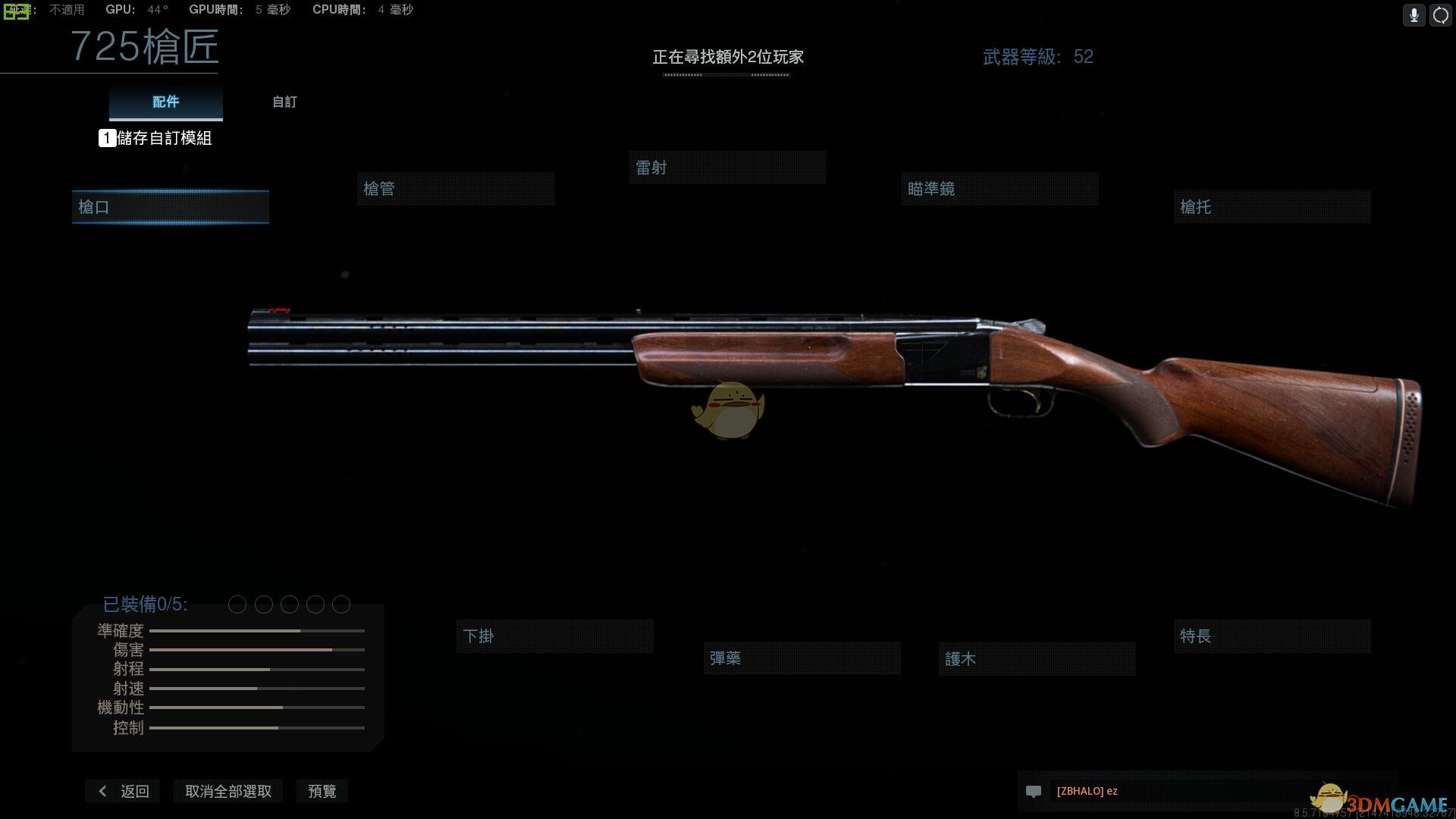The width and height of the screenshot is (1456, 819).
Task: Click the 返回 back button
Action: coord(124,791)
